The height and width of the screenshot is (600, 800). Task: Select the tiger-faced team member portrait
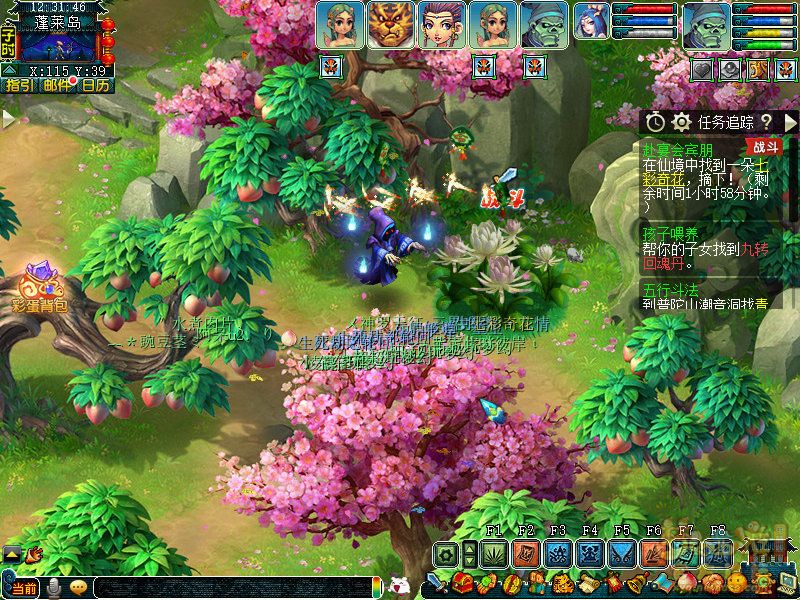coord(391,25)
